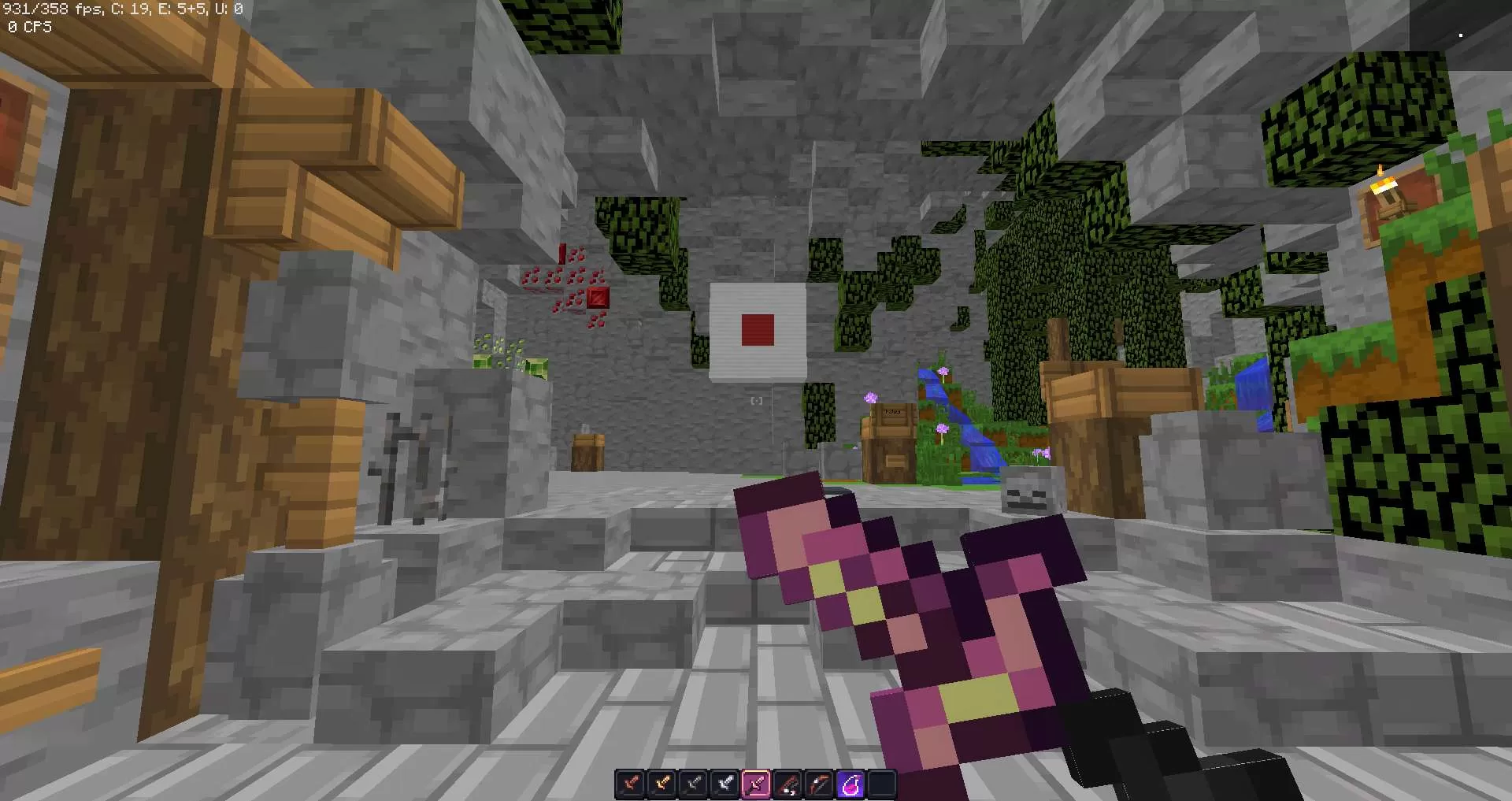Select the crossbow in hotbar slot six
Viewport: 1512px width, 801px height.
pos(787,781)
